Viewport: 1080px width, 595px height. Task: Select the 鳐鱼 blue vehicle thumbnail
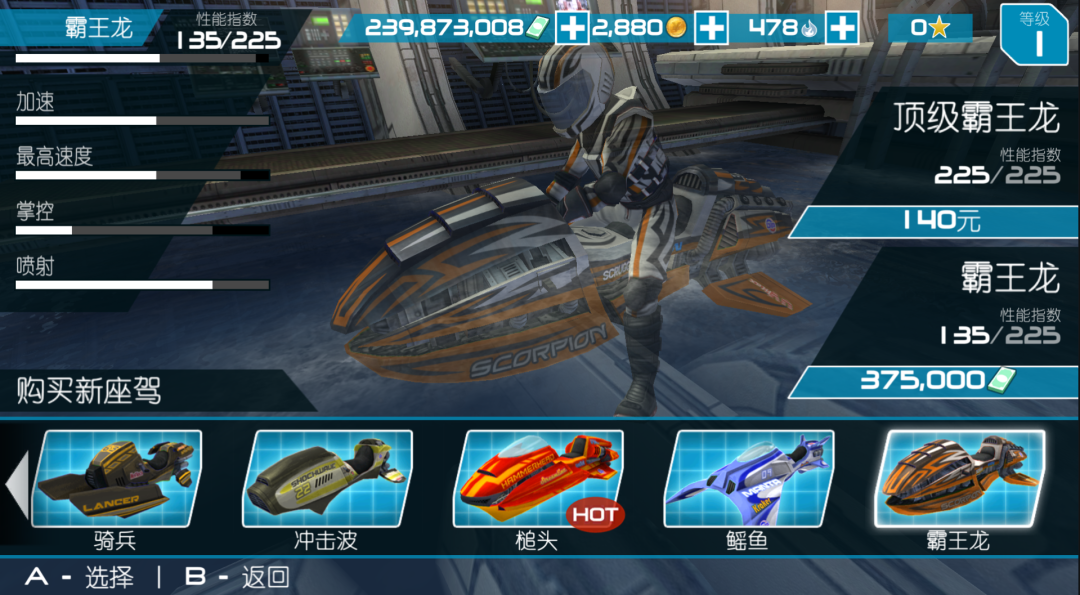coord(749,478)
